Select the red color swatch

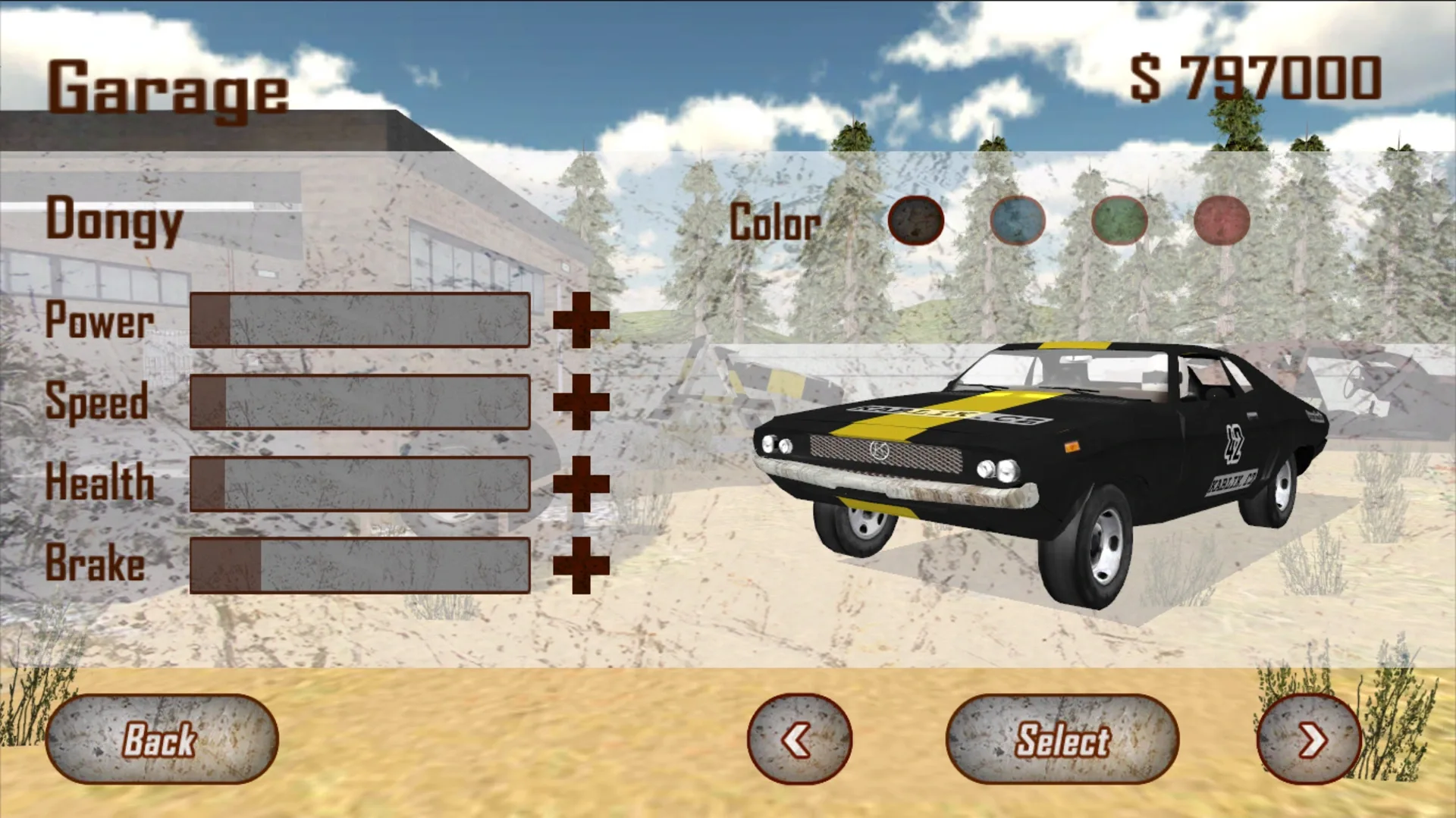pyautogui.click(x=1222, y=221)
